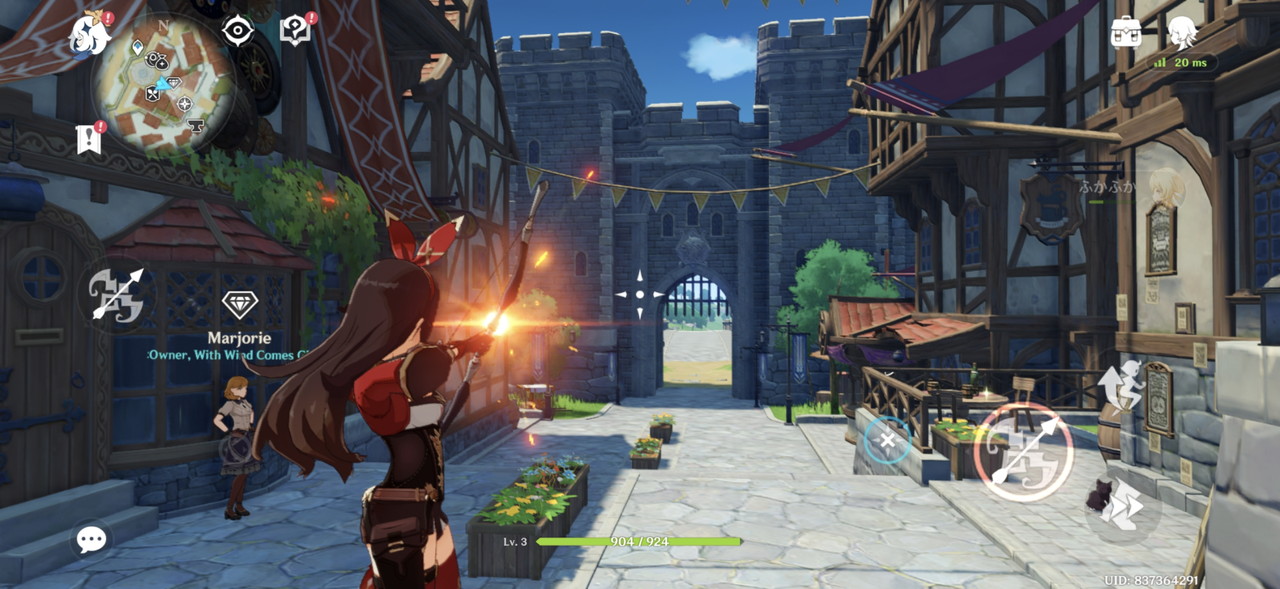Screen dimensions: 1280x589
Task: Cancel aiming with the blue X button
Action: tap(887, 440)
